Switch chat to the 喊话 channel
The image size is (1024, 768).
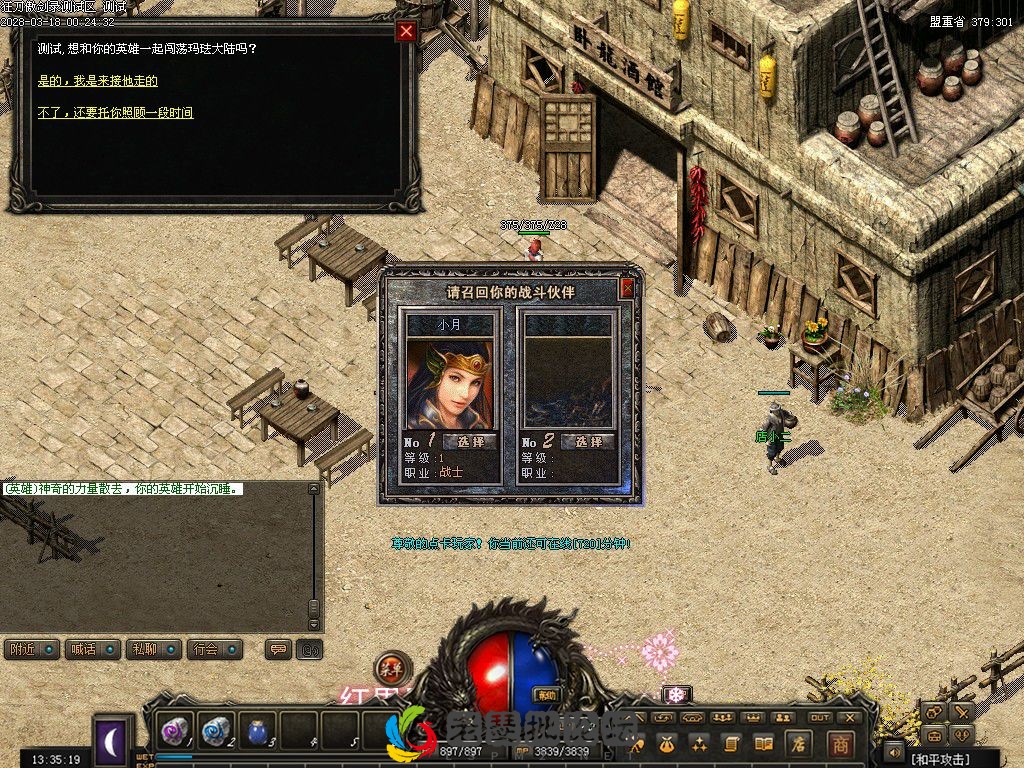coord(92,649)
